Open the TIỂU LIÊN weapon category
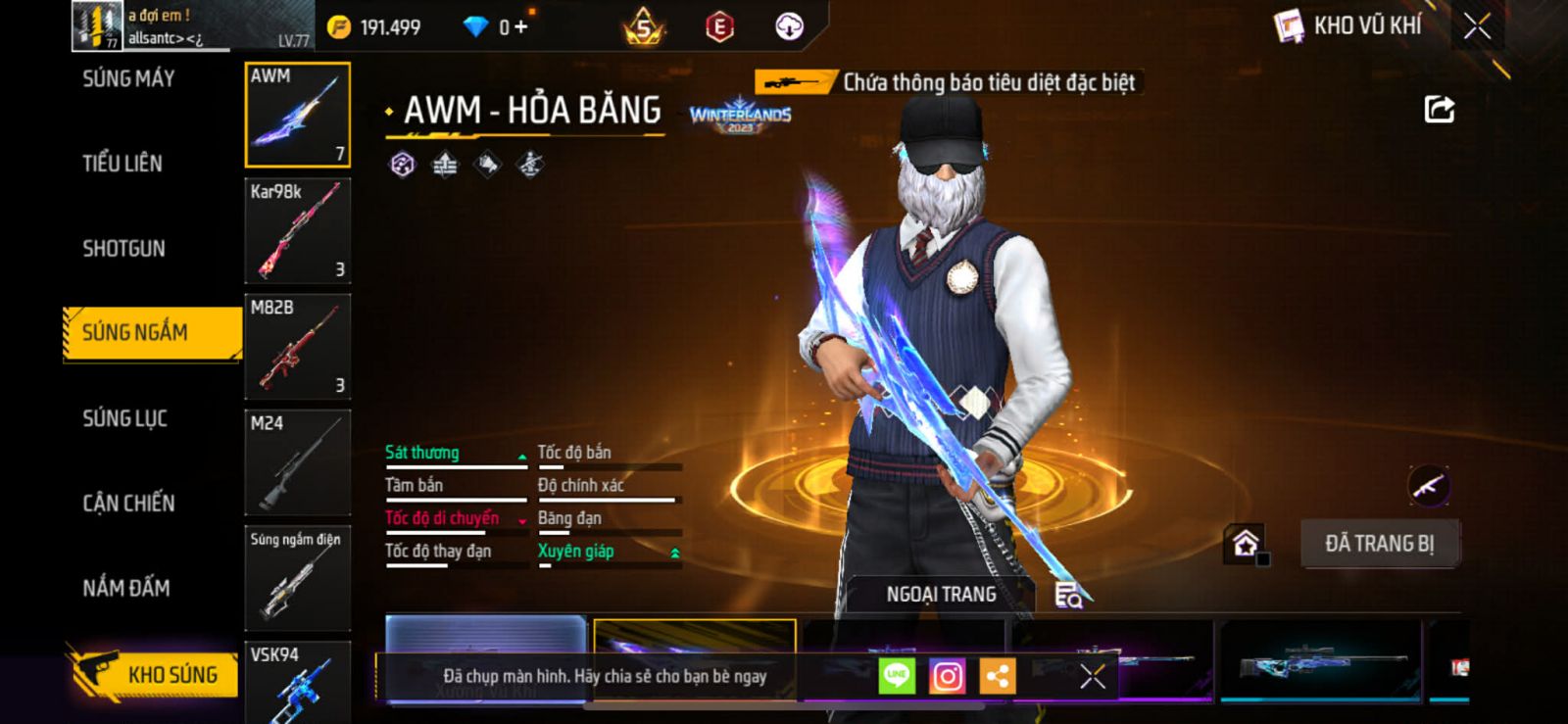The image size is (1568, 724). tap(122, 164)
